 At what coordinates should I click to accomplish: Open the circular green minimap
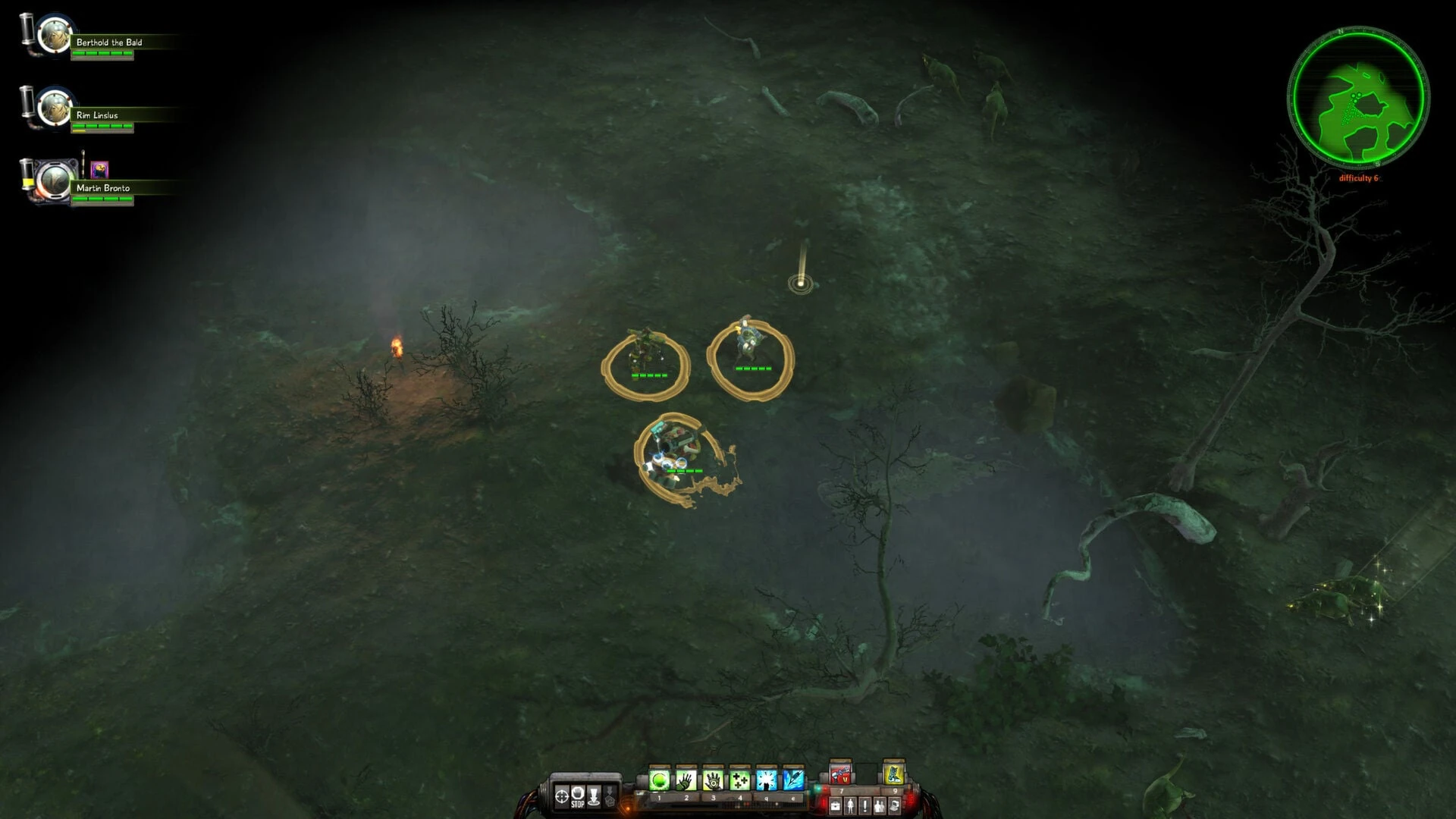click(x=1358, y=96)
